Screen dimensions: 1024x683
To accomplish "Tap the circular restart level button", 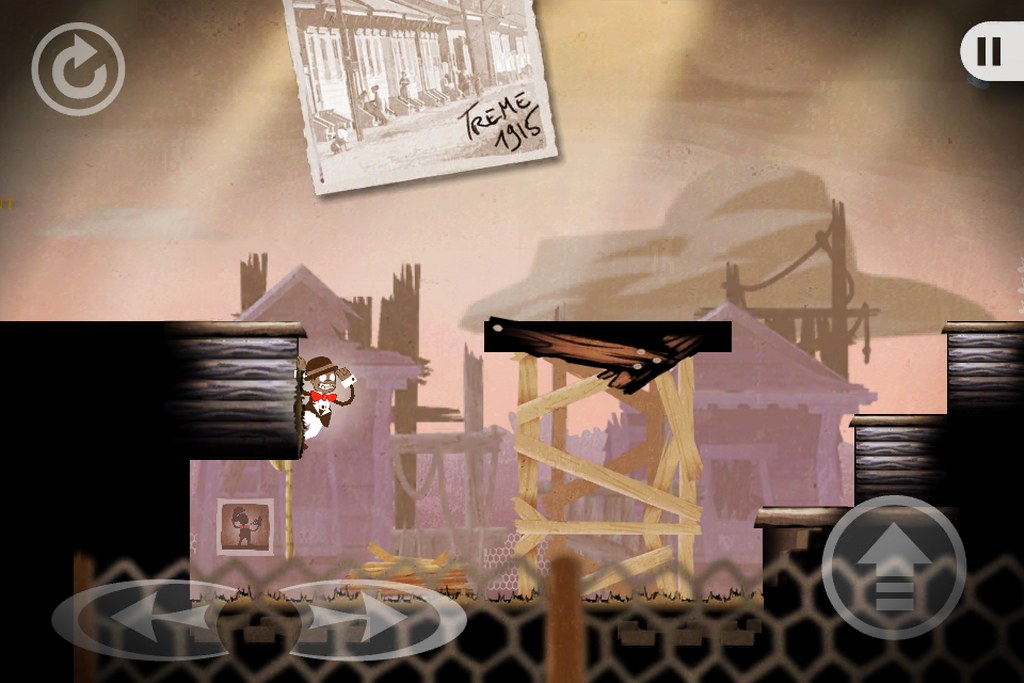I will (x=78, y=69).
